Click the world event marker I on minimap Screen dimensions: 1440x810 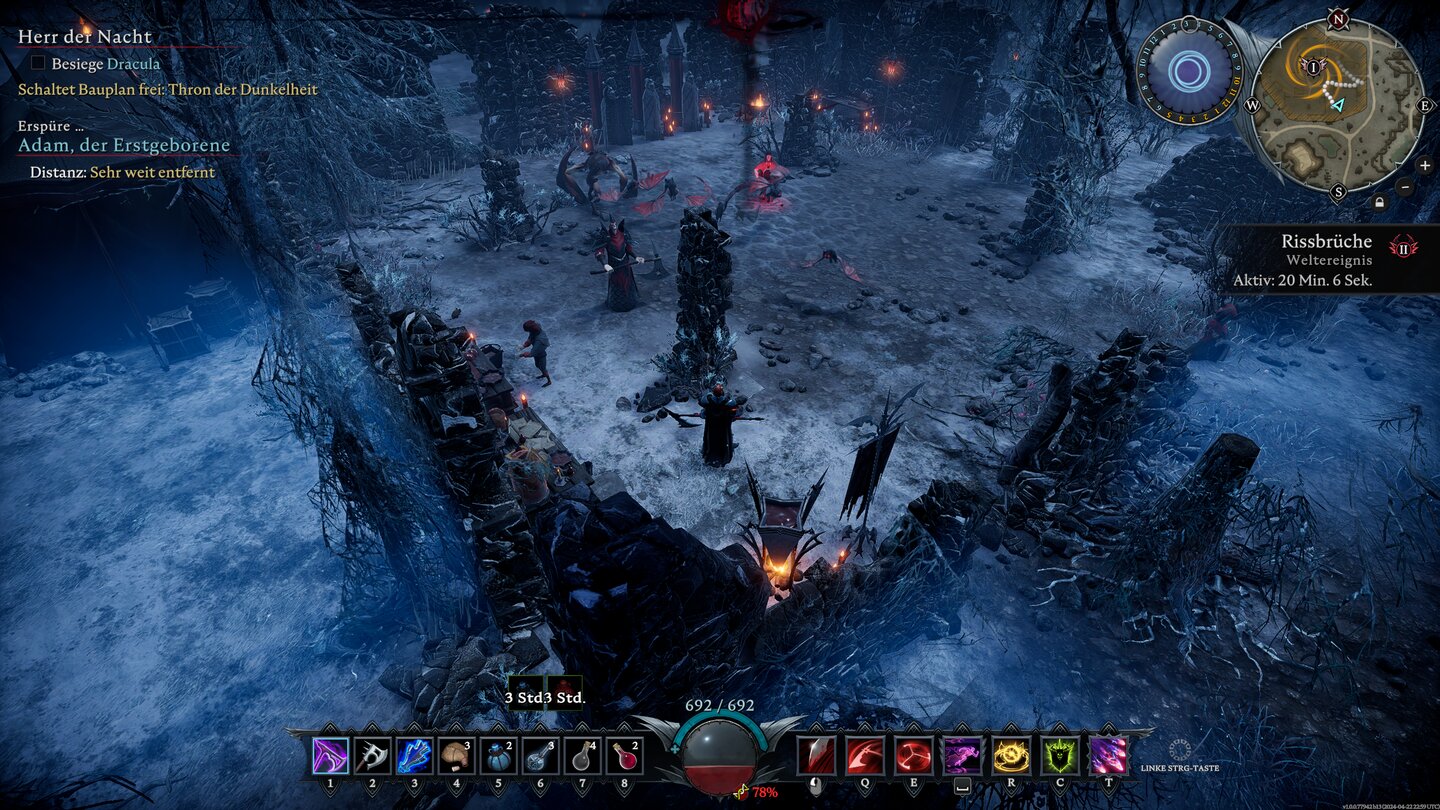(x=1313, y=67)
